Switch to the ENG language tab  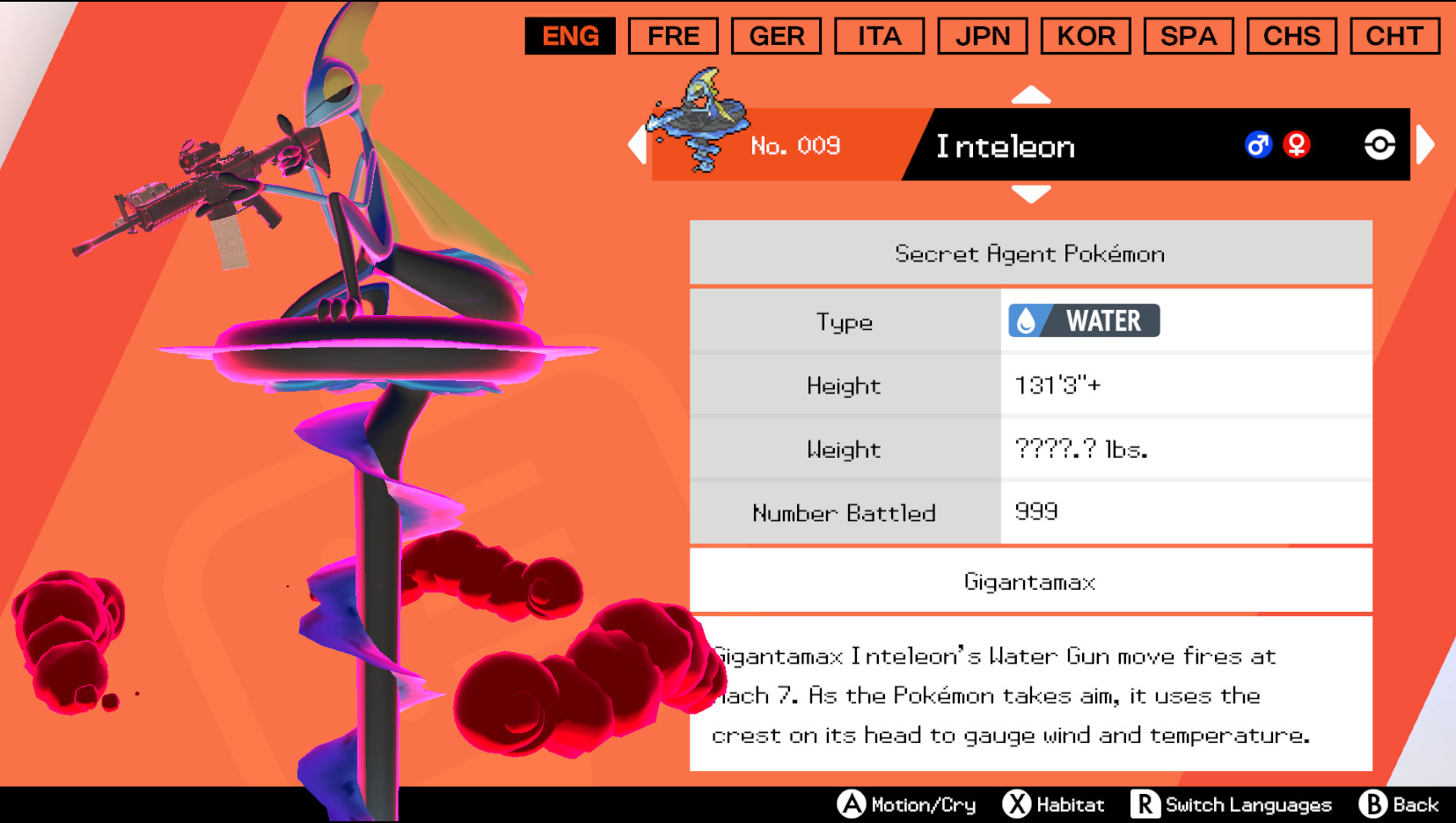click(570, 36)
